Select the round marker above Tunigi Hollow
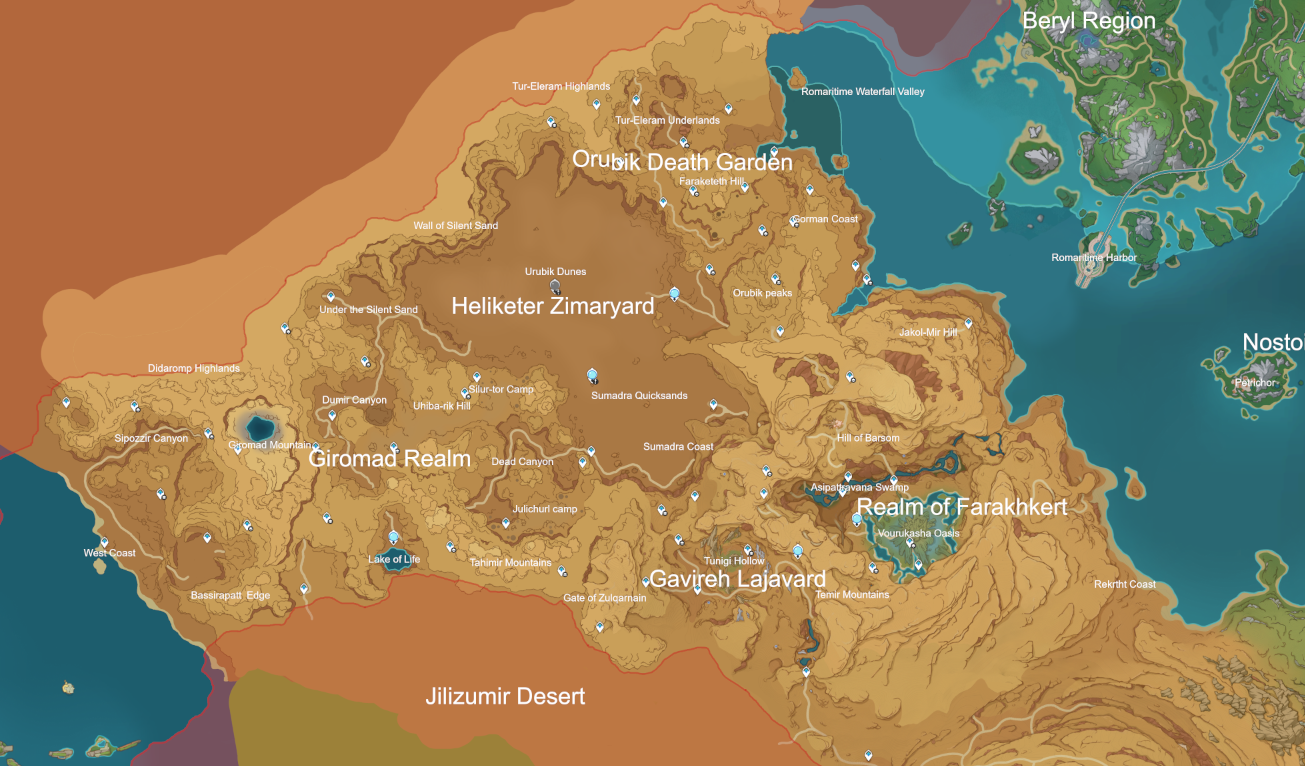Screen dimensions: 1305x766 click(x=798, y=550)
